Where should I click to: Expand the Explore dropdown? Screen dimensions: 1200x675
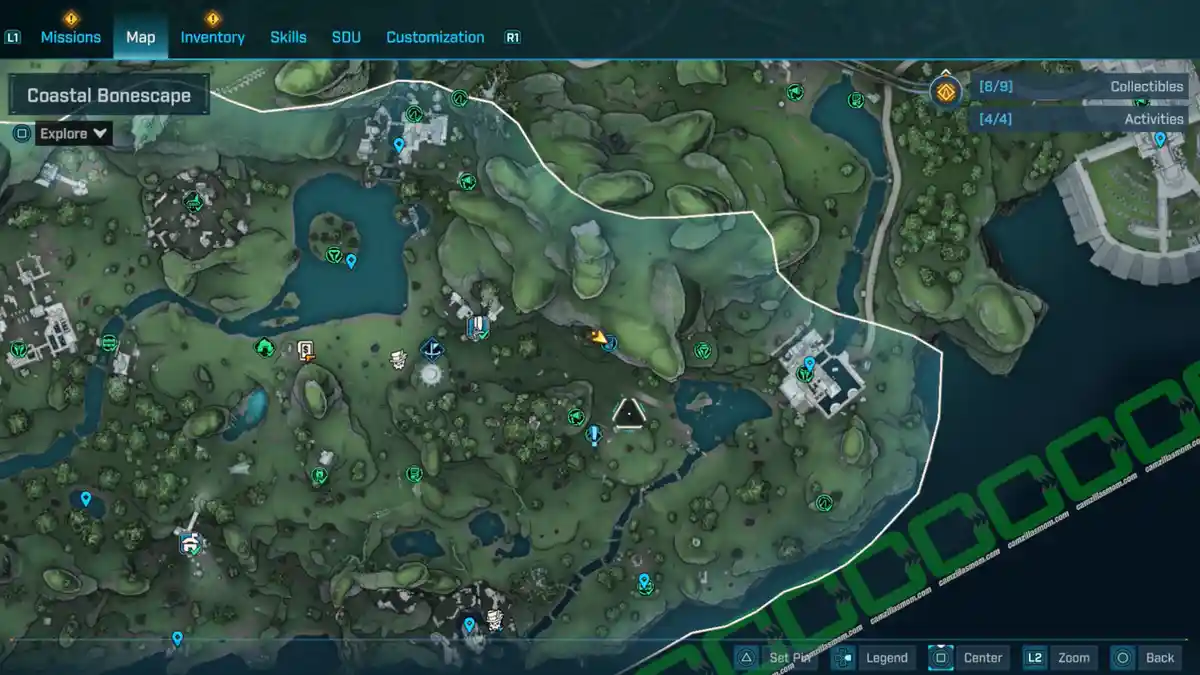pyautogui.click(x=73, y=133)
